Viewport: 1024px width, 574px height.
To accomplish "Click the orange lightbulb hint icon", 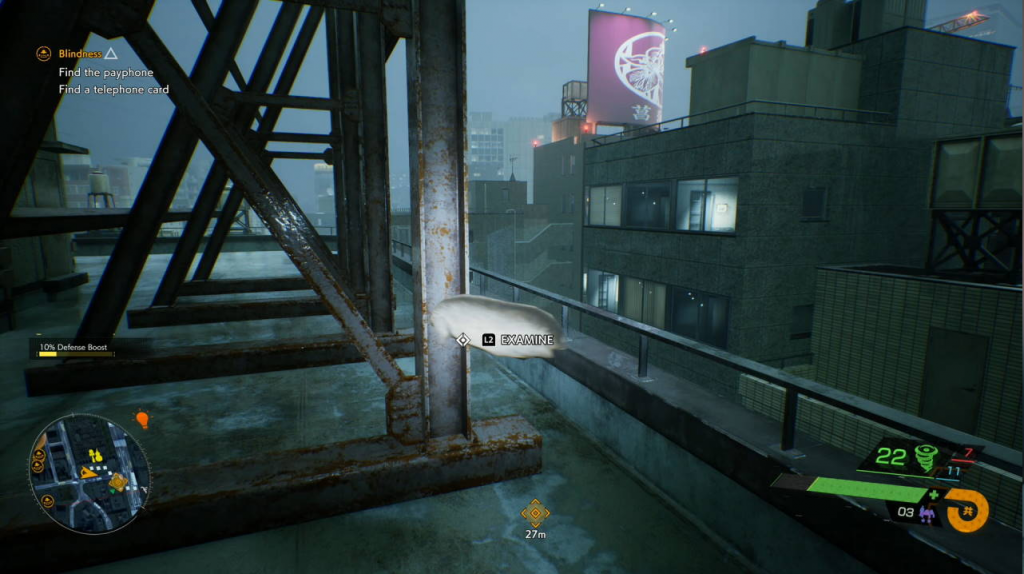I will [x=142, y=419].
